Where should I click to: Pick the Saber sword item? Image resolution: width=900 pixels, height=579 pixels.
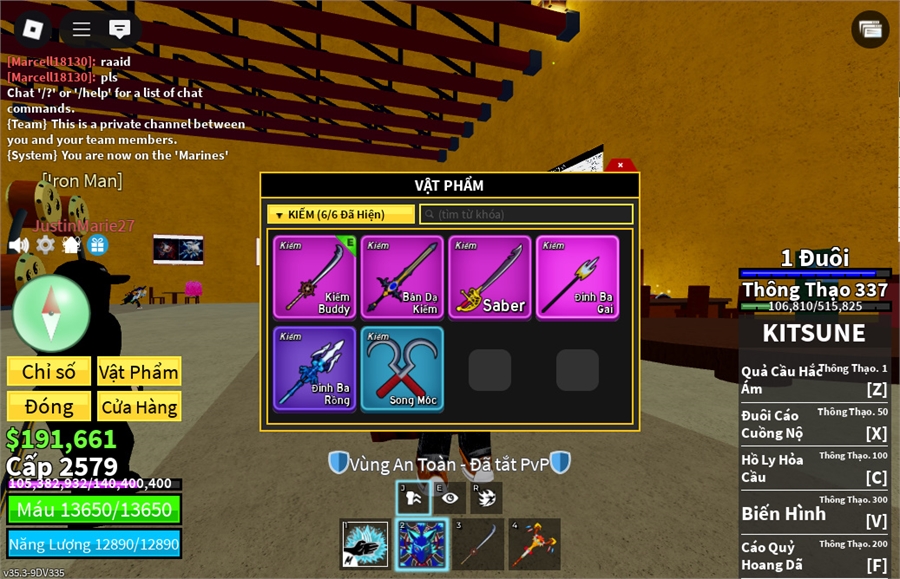coord(489,277)
